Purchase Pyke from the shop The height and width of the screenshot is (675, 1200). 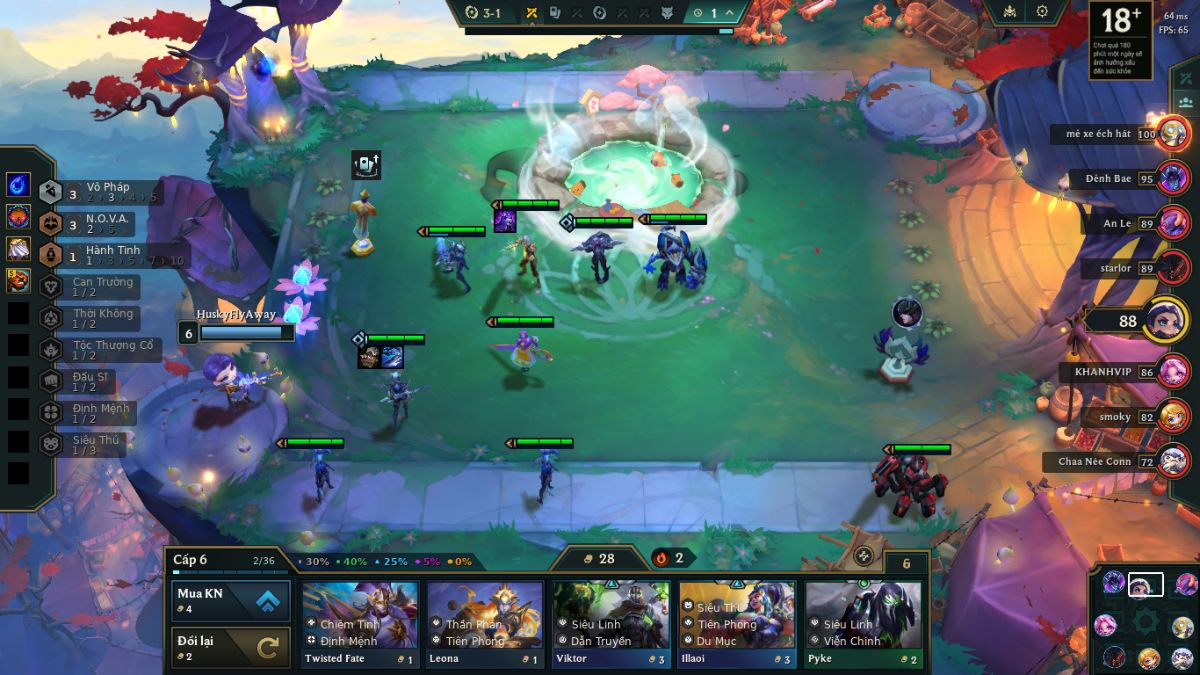863,624
